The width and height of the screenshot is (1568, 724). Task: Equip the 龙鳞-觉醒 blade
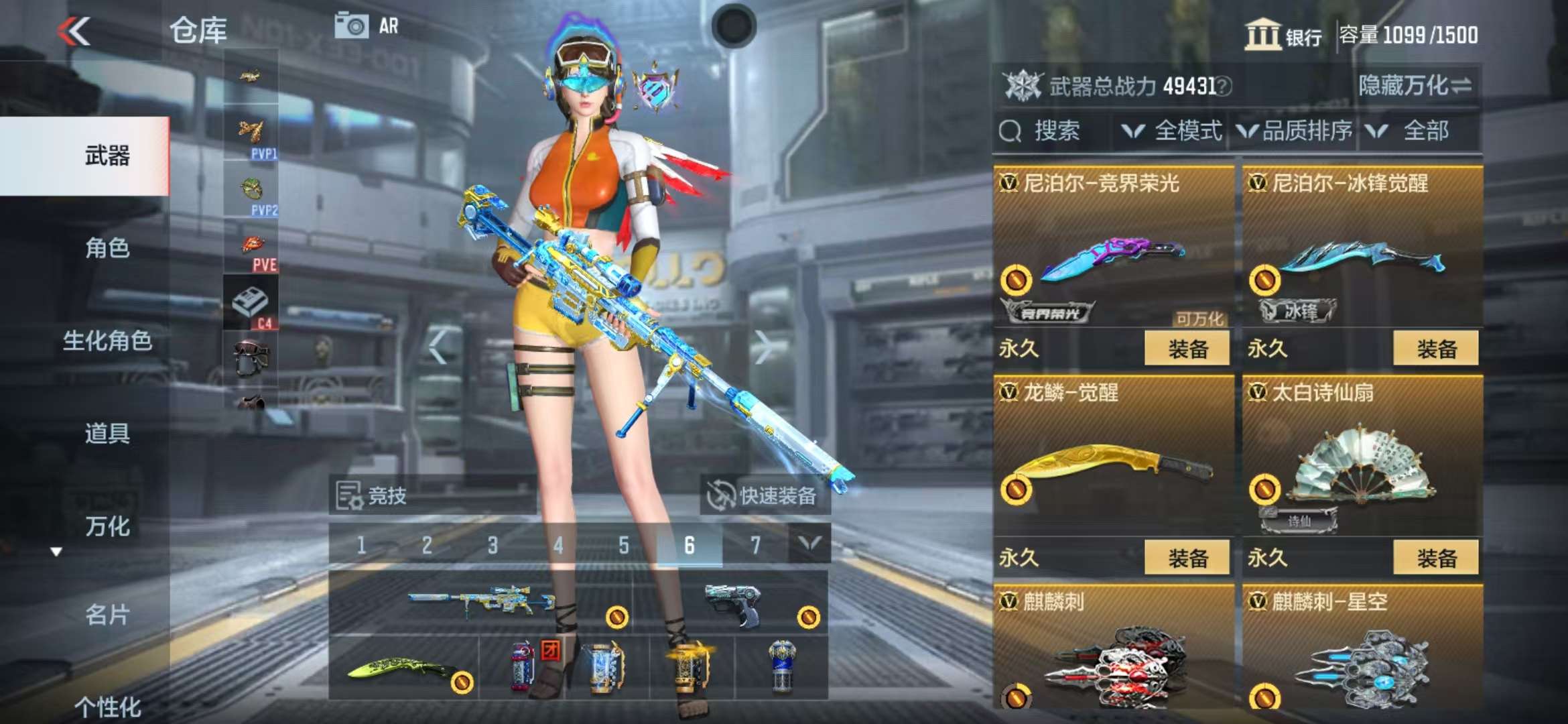pos(1187,558)
